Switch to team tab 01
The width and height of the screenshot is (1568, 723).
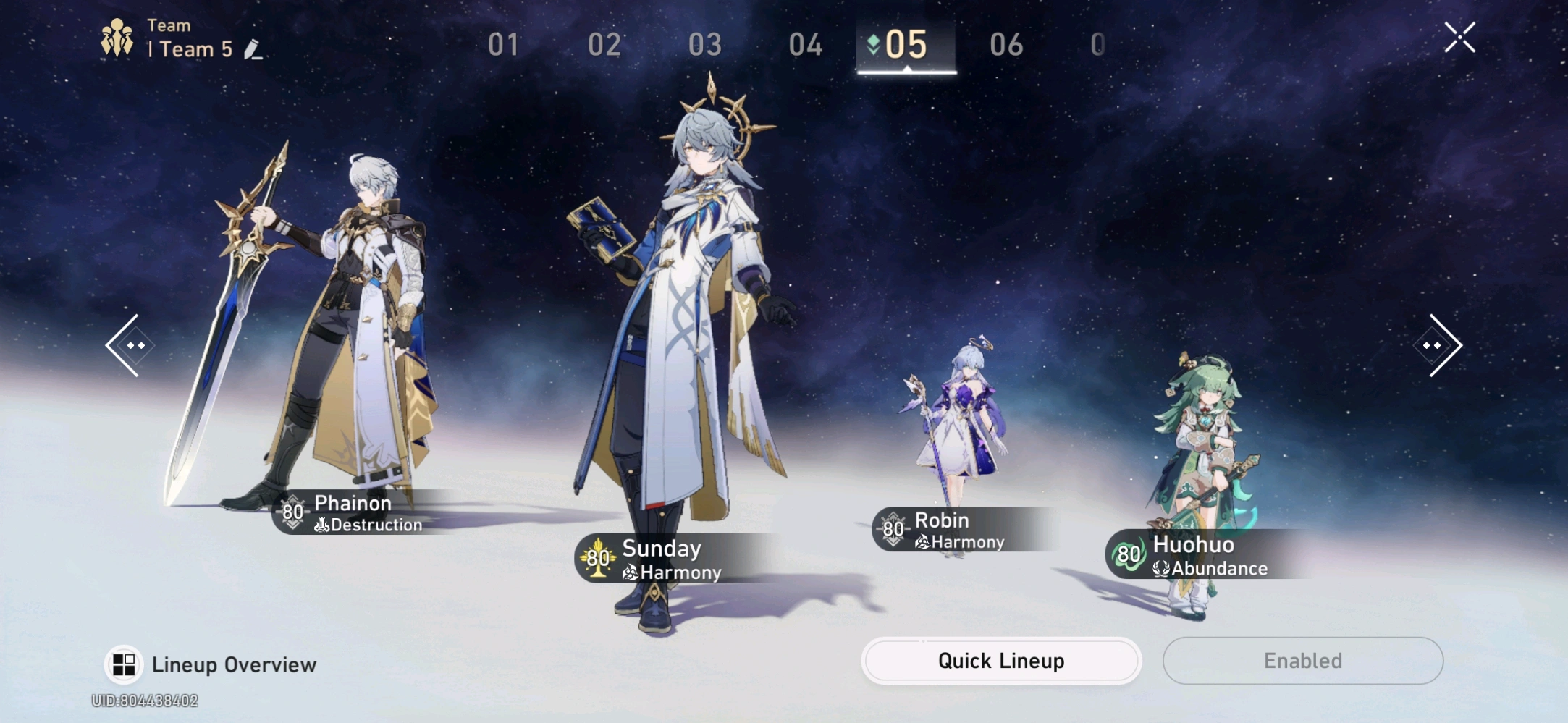[x=503, y=45]
